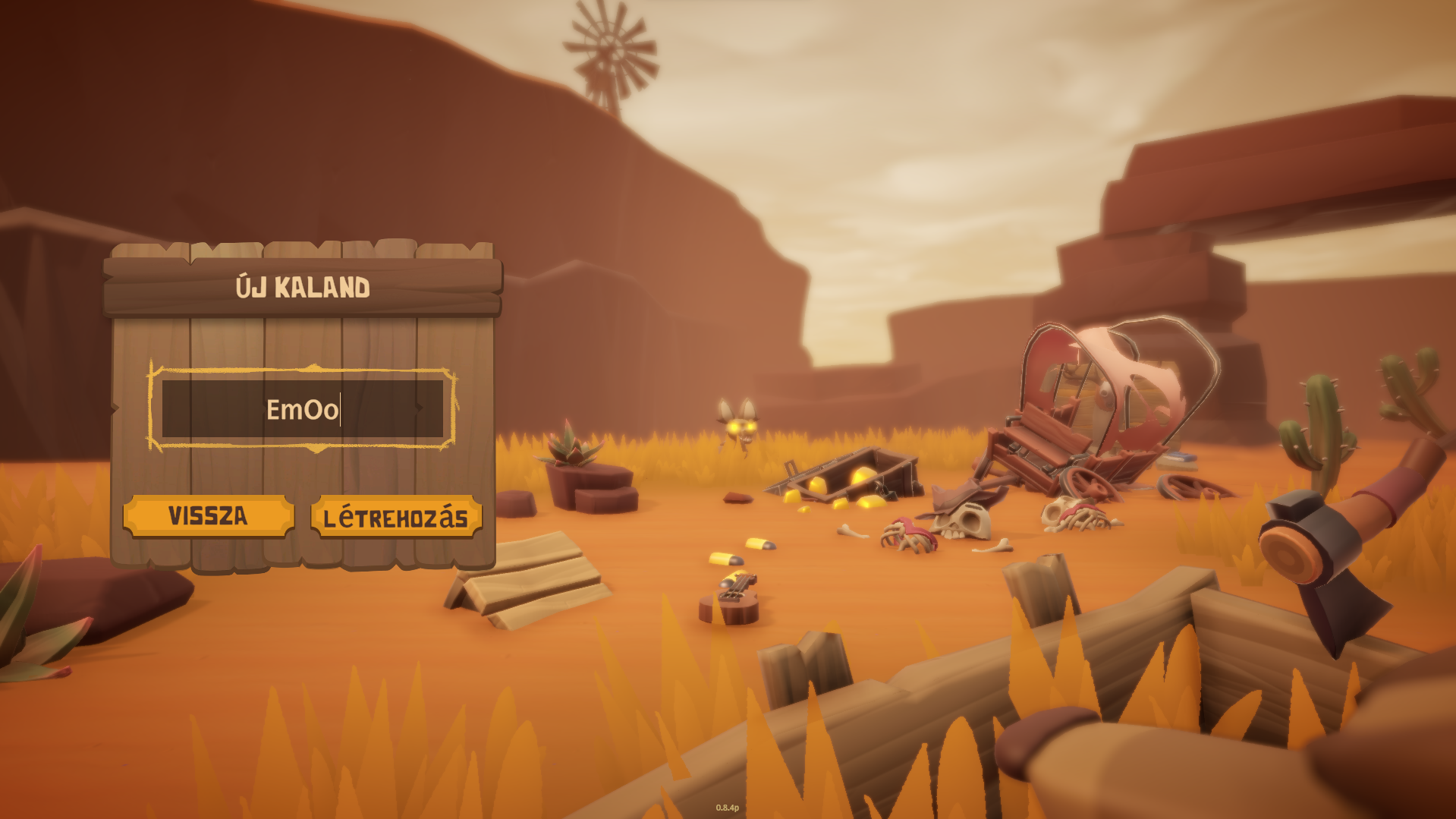The height and width of the screenshot is (819, 1456).
Task: Create the adventure with Létrehozás
Action: pos(396,518)
